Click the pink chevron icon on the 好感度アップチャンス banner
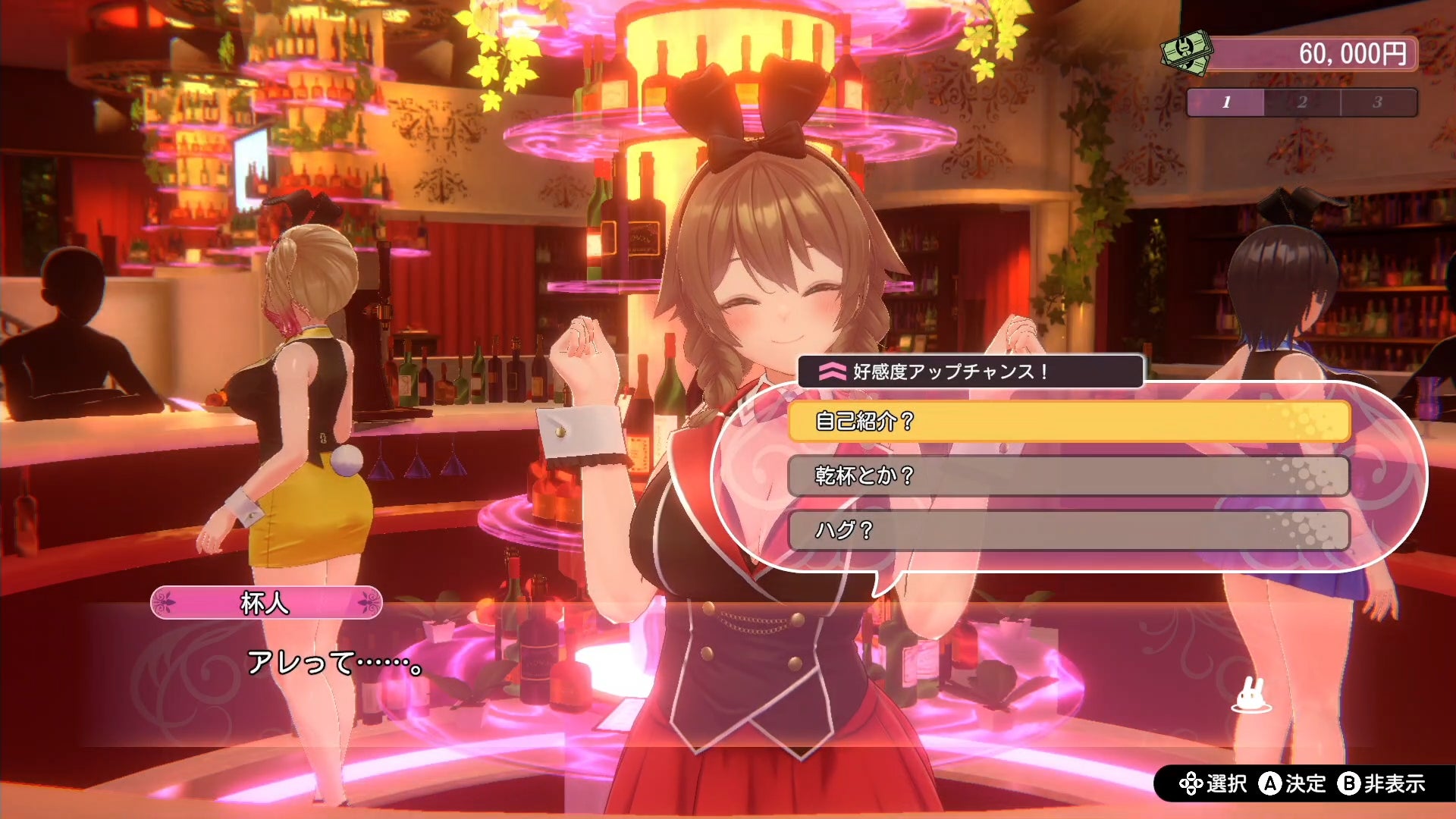 (x=833, y=372)
